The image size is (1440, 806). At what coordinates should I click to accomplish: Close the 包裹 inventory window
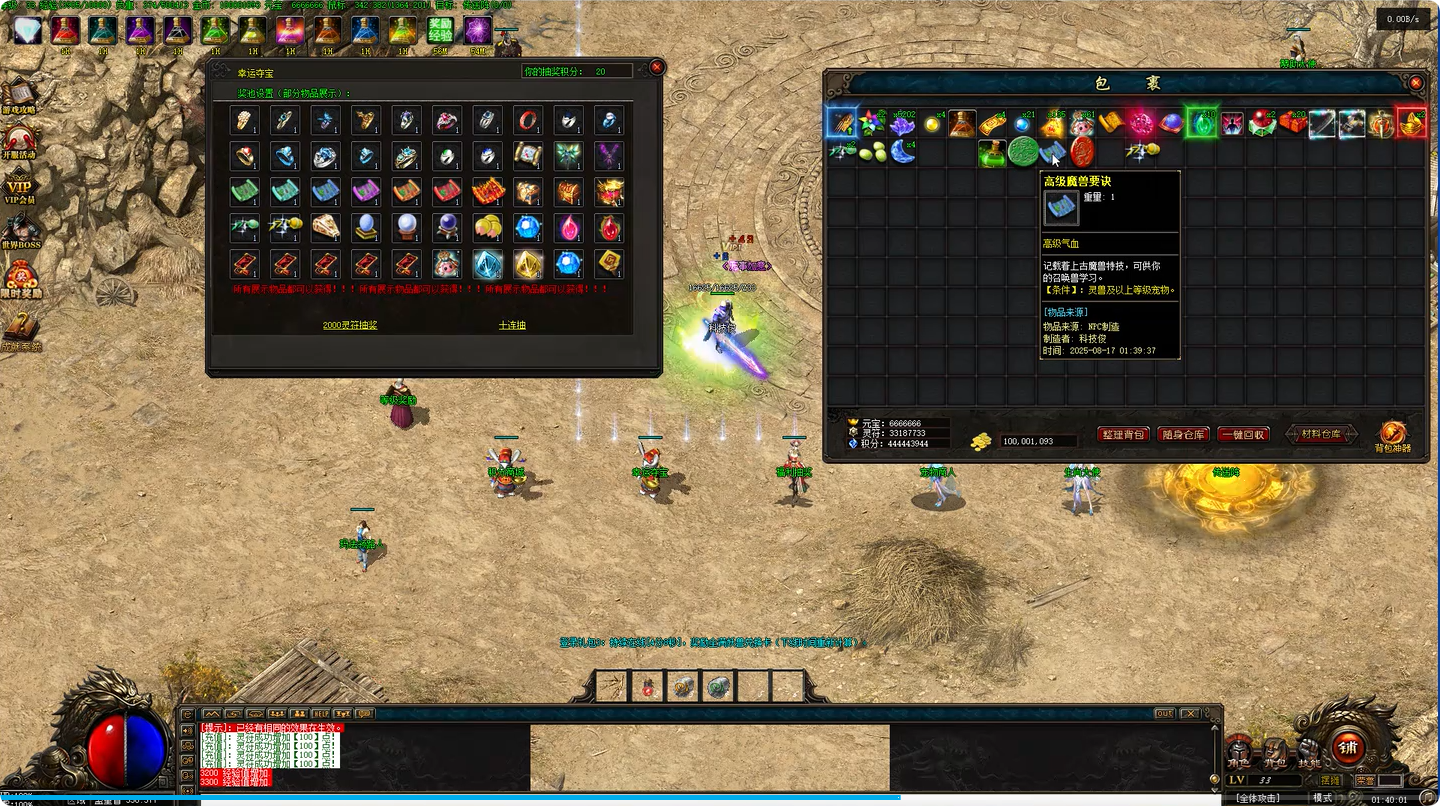pos(1416,83)
